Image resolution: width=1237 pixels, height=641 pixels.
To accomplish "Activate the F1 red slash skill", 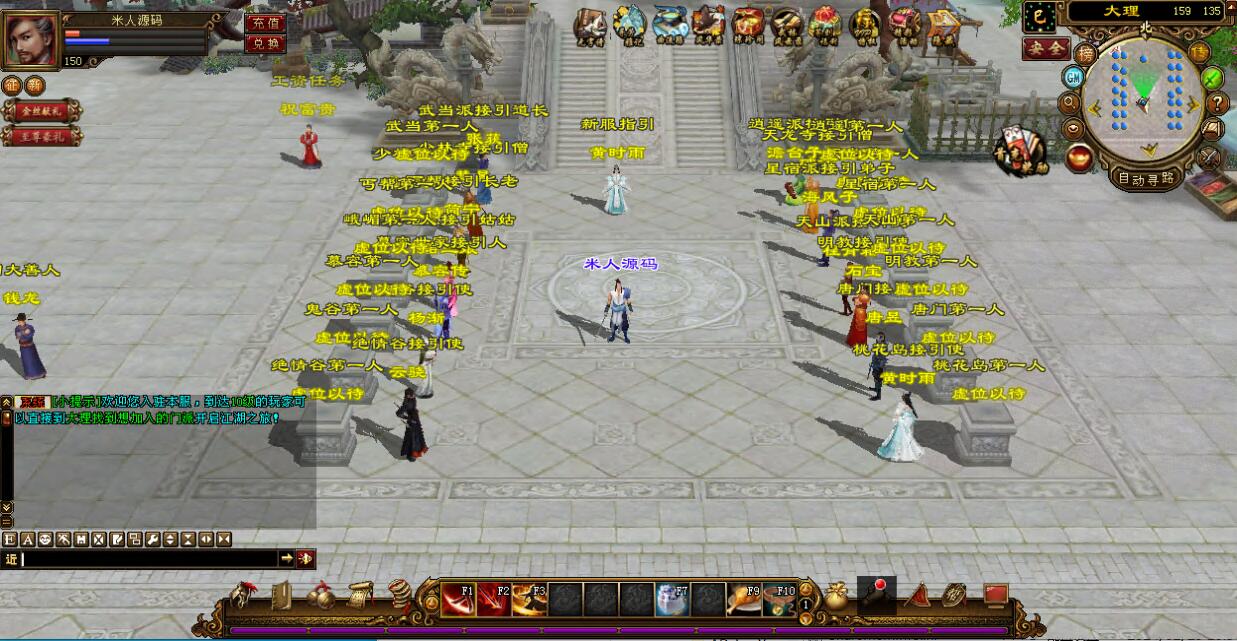I will pyautogui.click(x=460, y=599).
